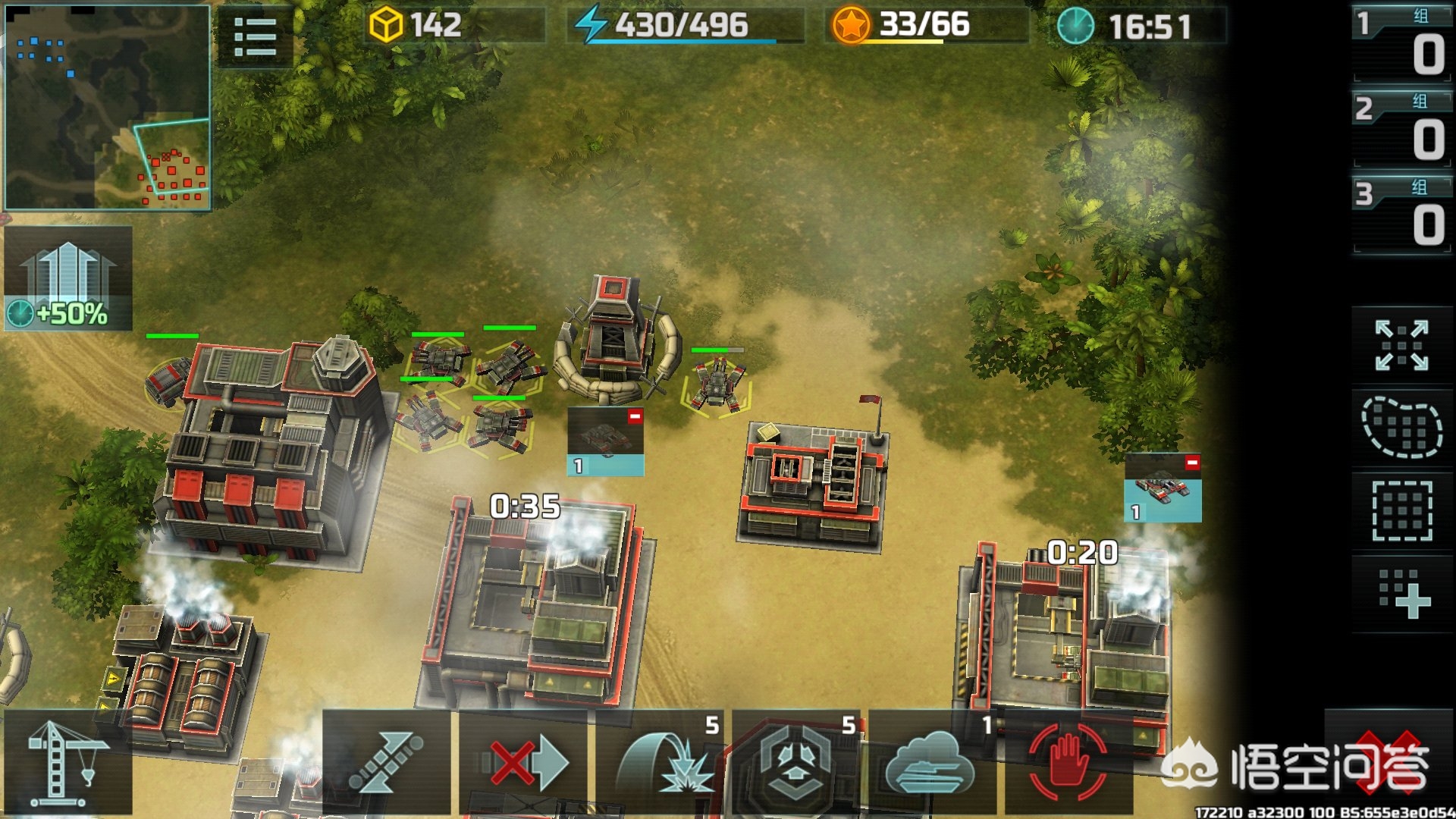
Task: Cancel the queued tank production card
Action: [635, 416]
